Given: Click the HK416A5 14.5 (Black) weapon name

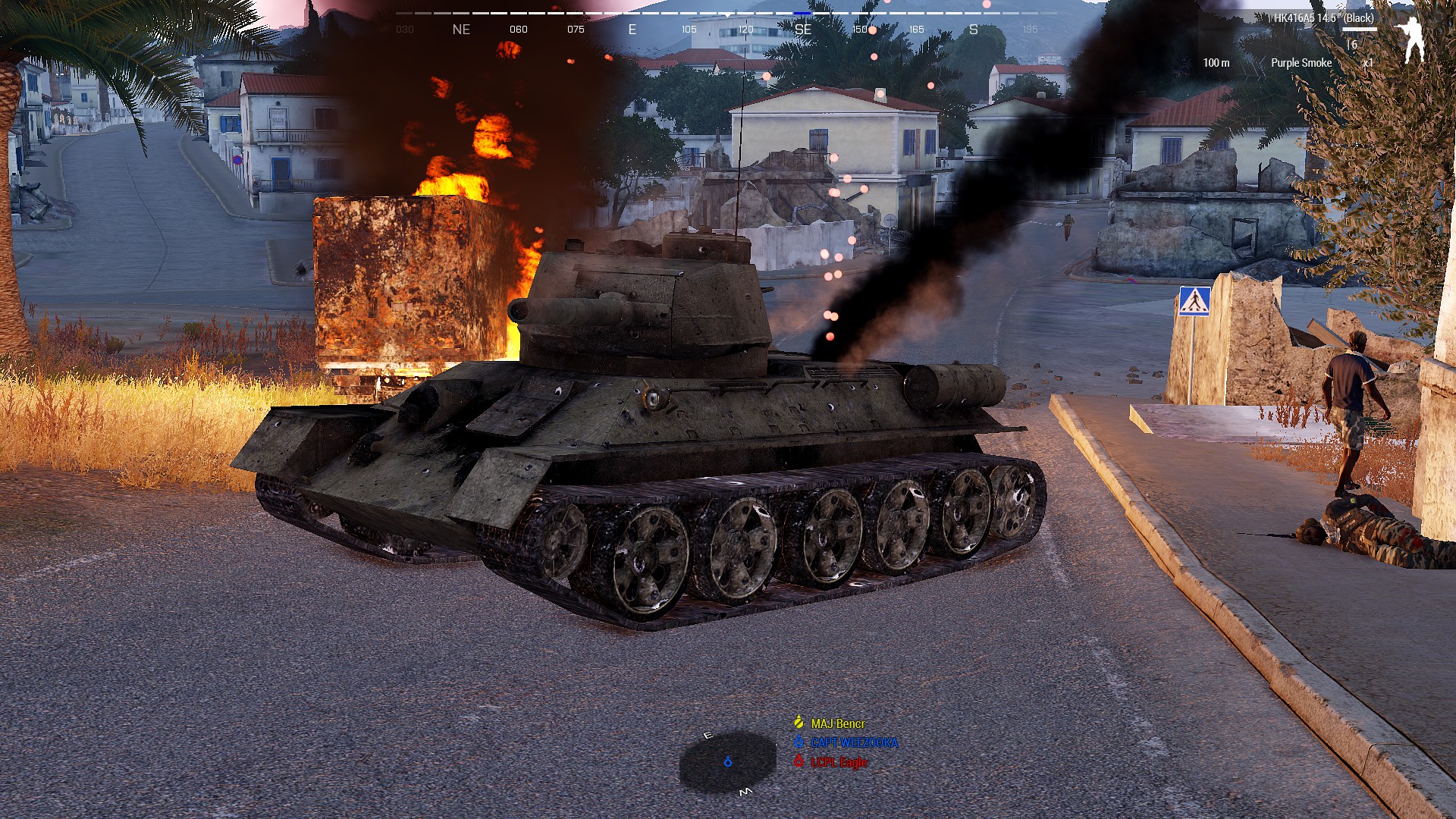Looking at the screenshot, I should pyautogui.click(x=1323, y=17).
